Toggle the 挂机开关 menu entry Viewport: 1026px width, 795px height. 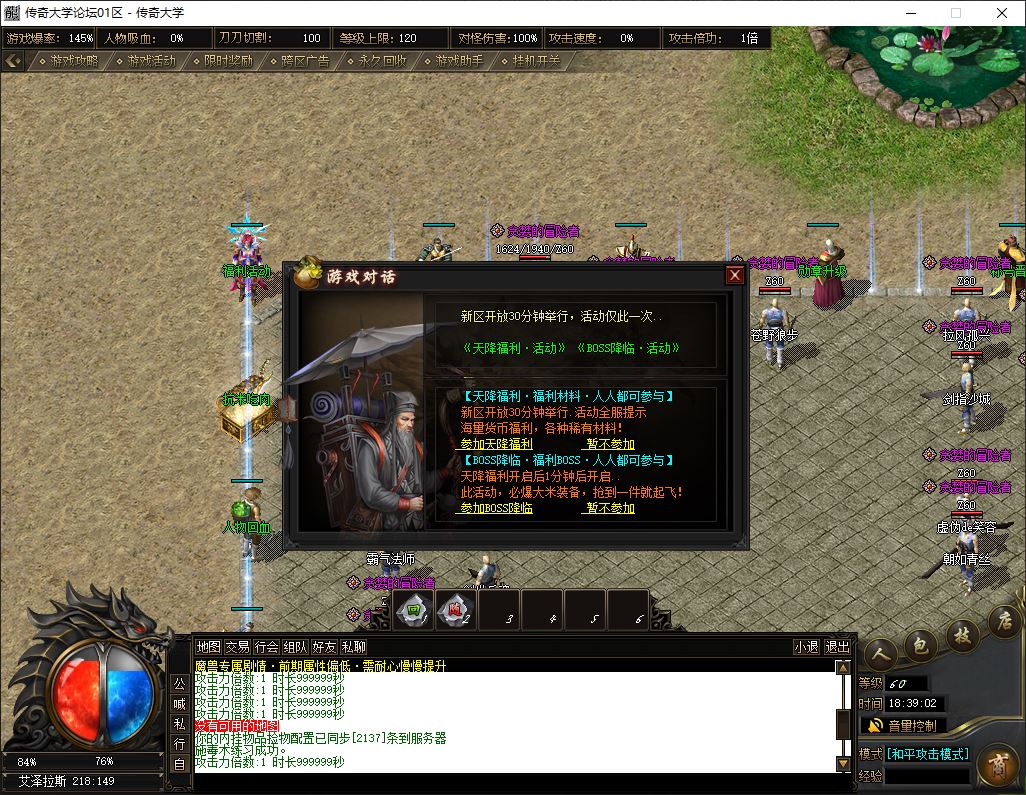pos(533,61)
